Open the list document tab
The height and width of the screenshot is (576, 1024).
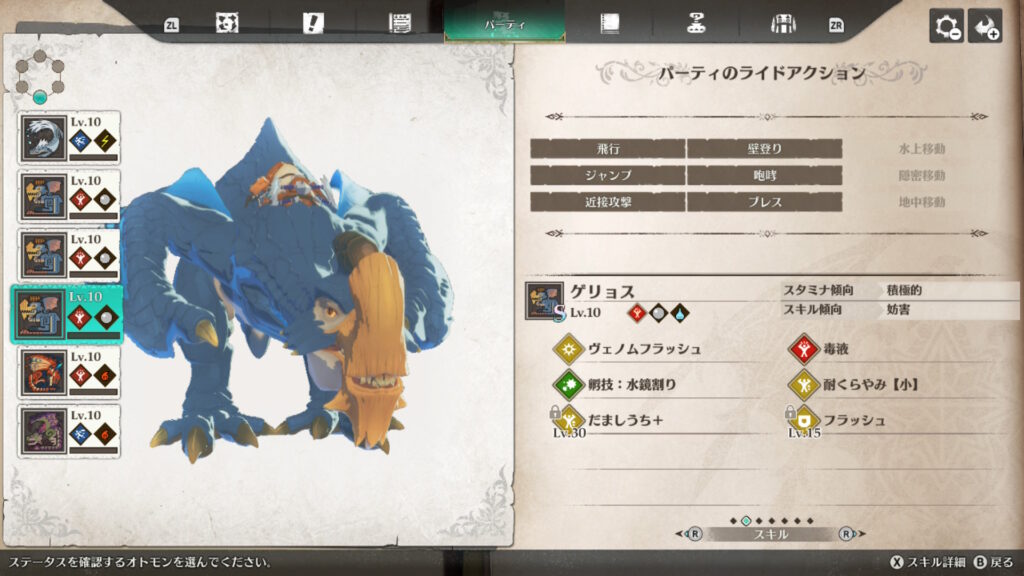pyautogui.click(x=400, y=22)
